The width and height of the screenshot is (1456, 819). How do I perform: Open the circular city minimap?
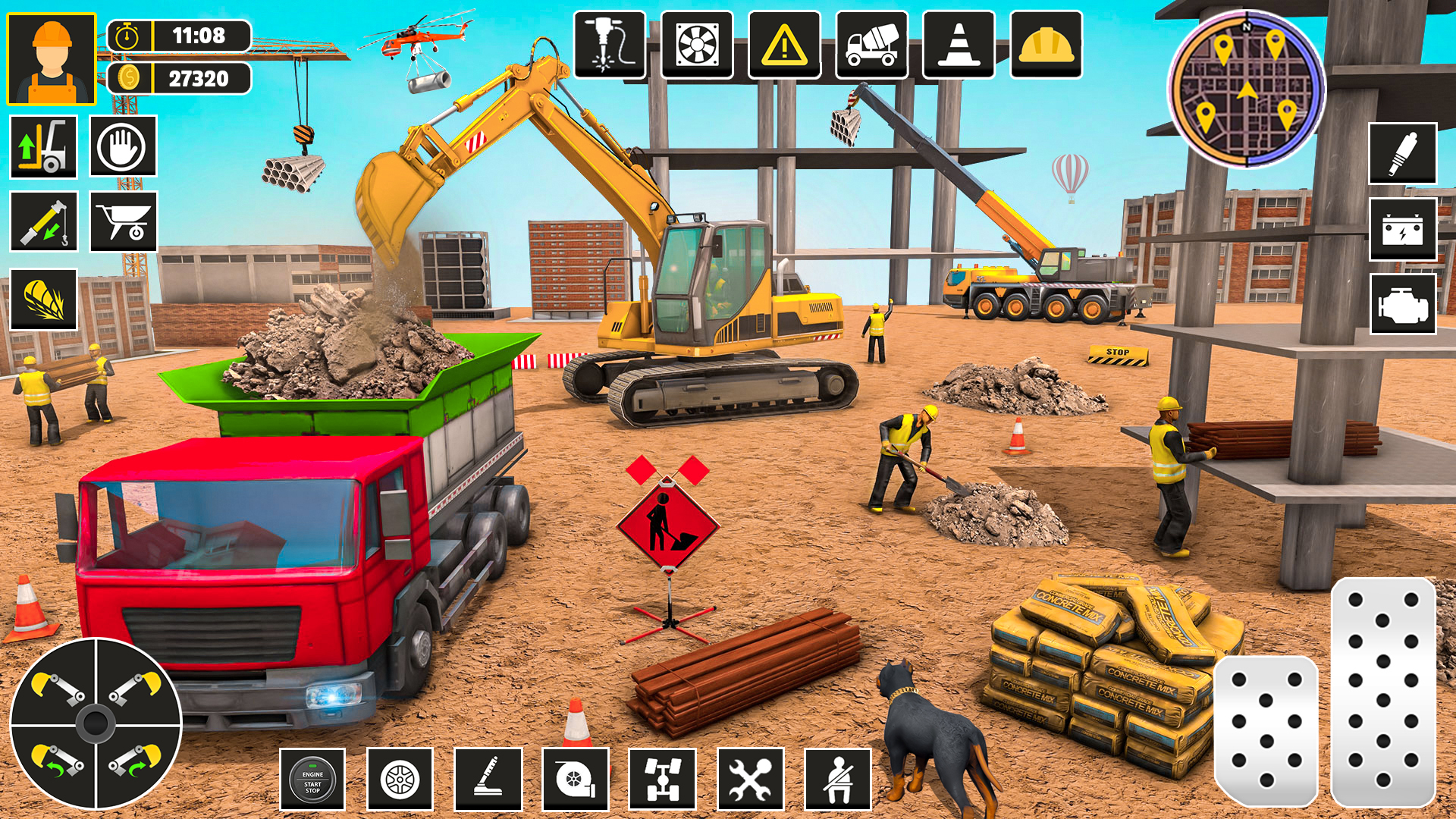point(1246,89)
